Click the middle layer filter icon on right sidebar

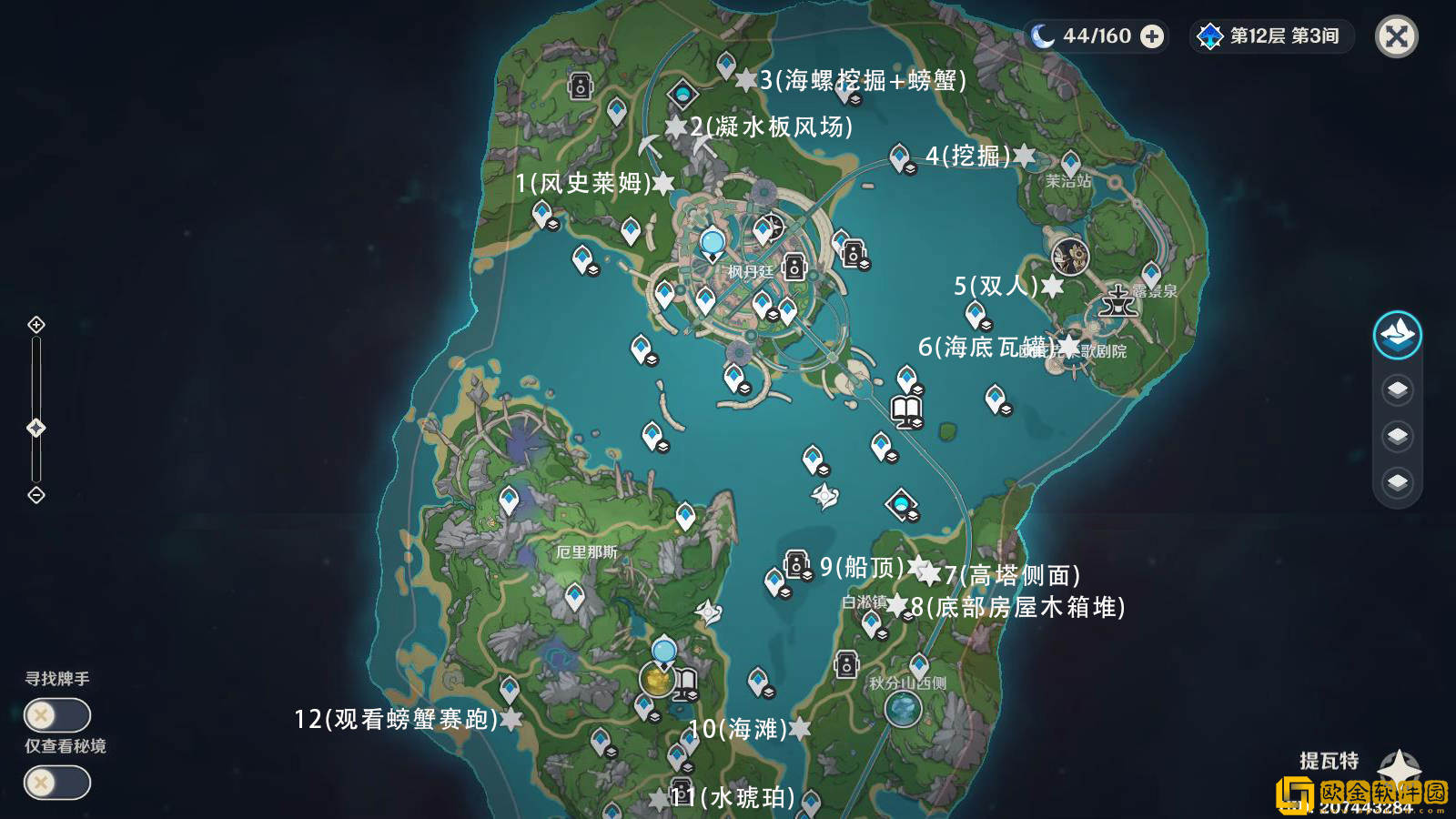point(1399,434)
